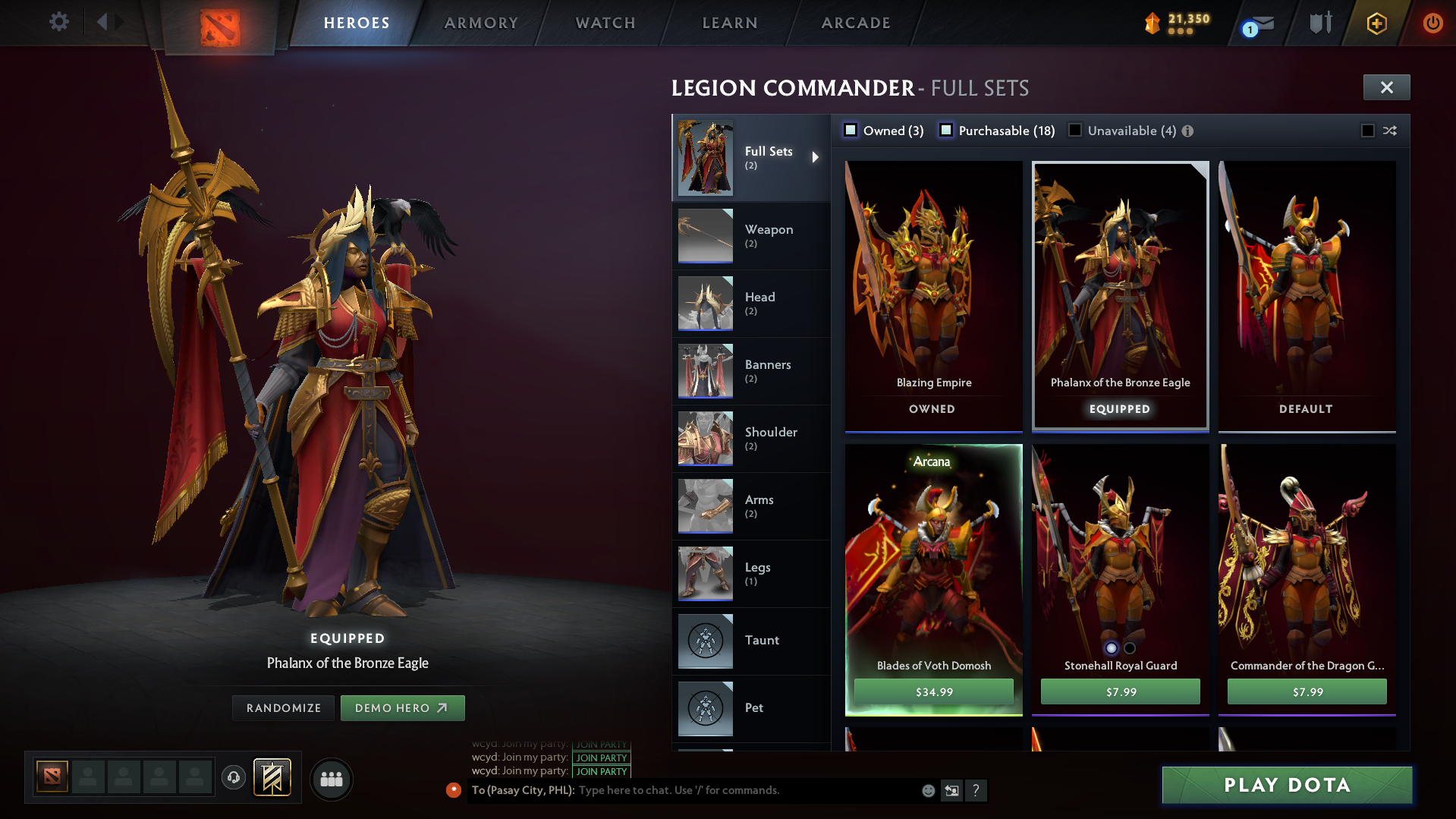
Task: Toggle the Purchasable (18) checkbox
Action: tap(946, 130)
